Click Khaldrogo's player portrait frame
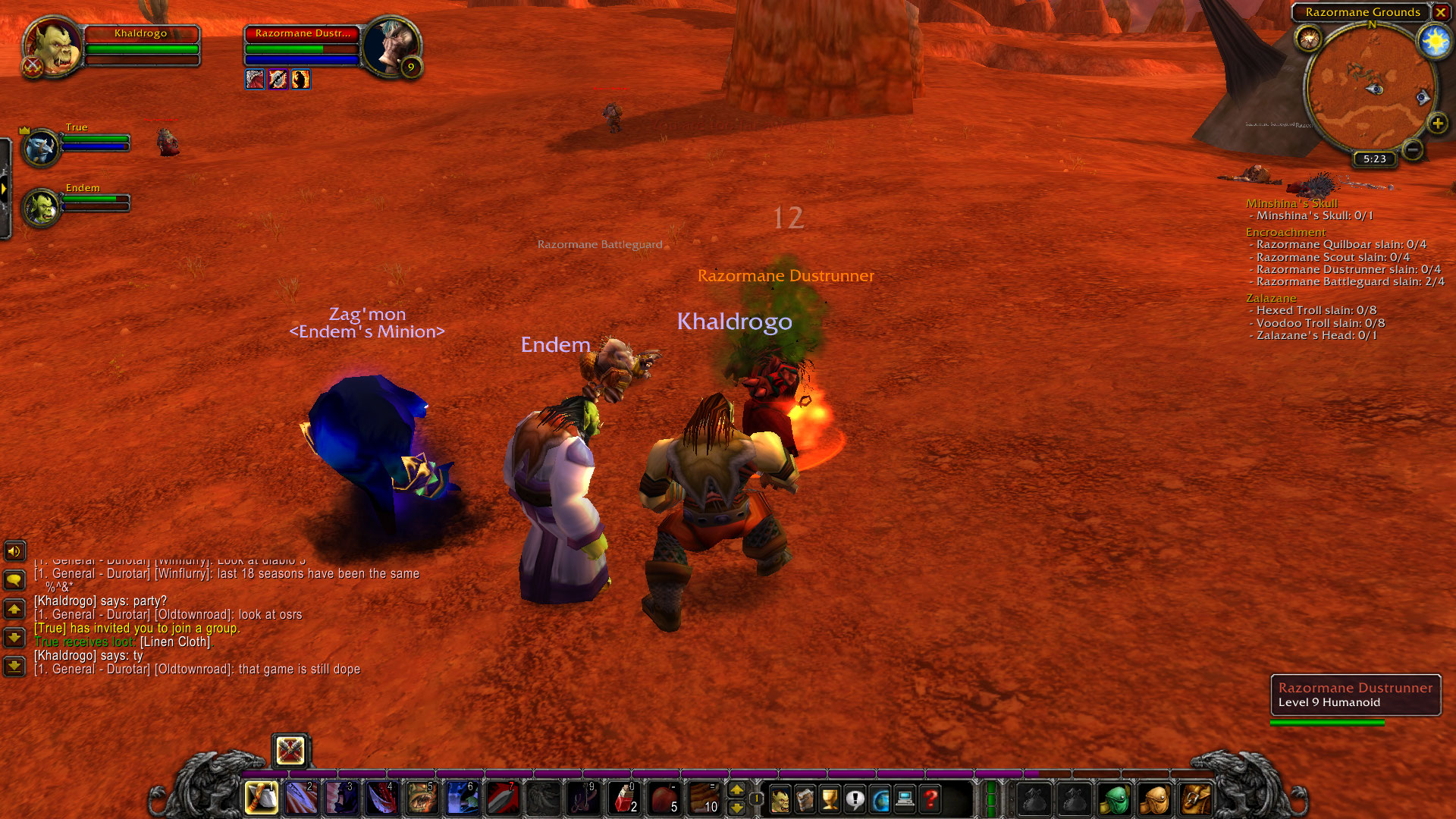Image resolution: width=1456 pixels, height=819 pixels. pyautogui.click(x=53, y=47)
